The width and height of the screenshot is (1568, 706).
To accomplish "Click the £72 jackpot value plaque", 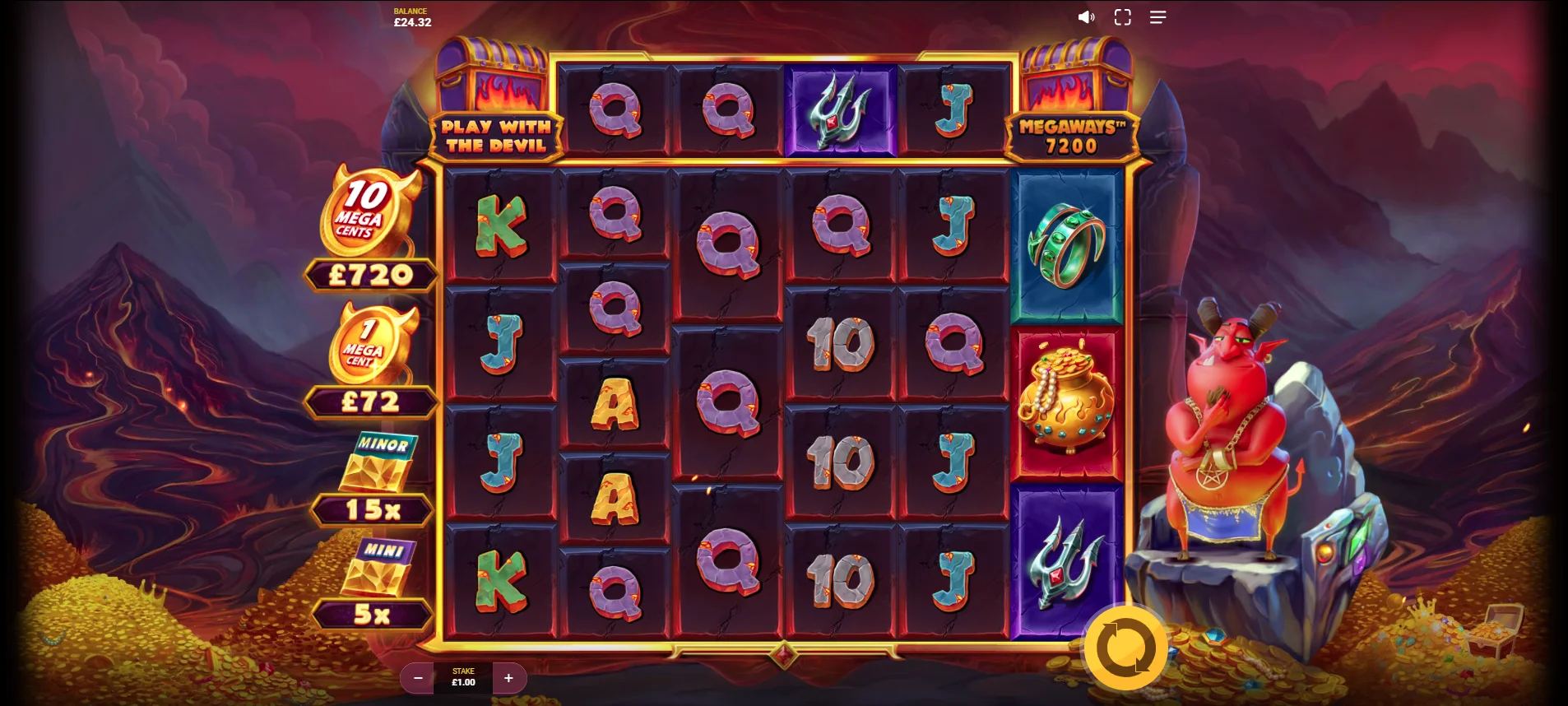I will (370, 402).
